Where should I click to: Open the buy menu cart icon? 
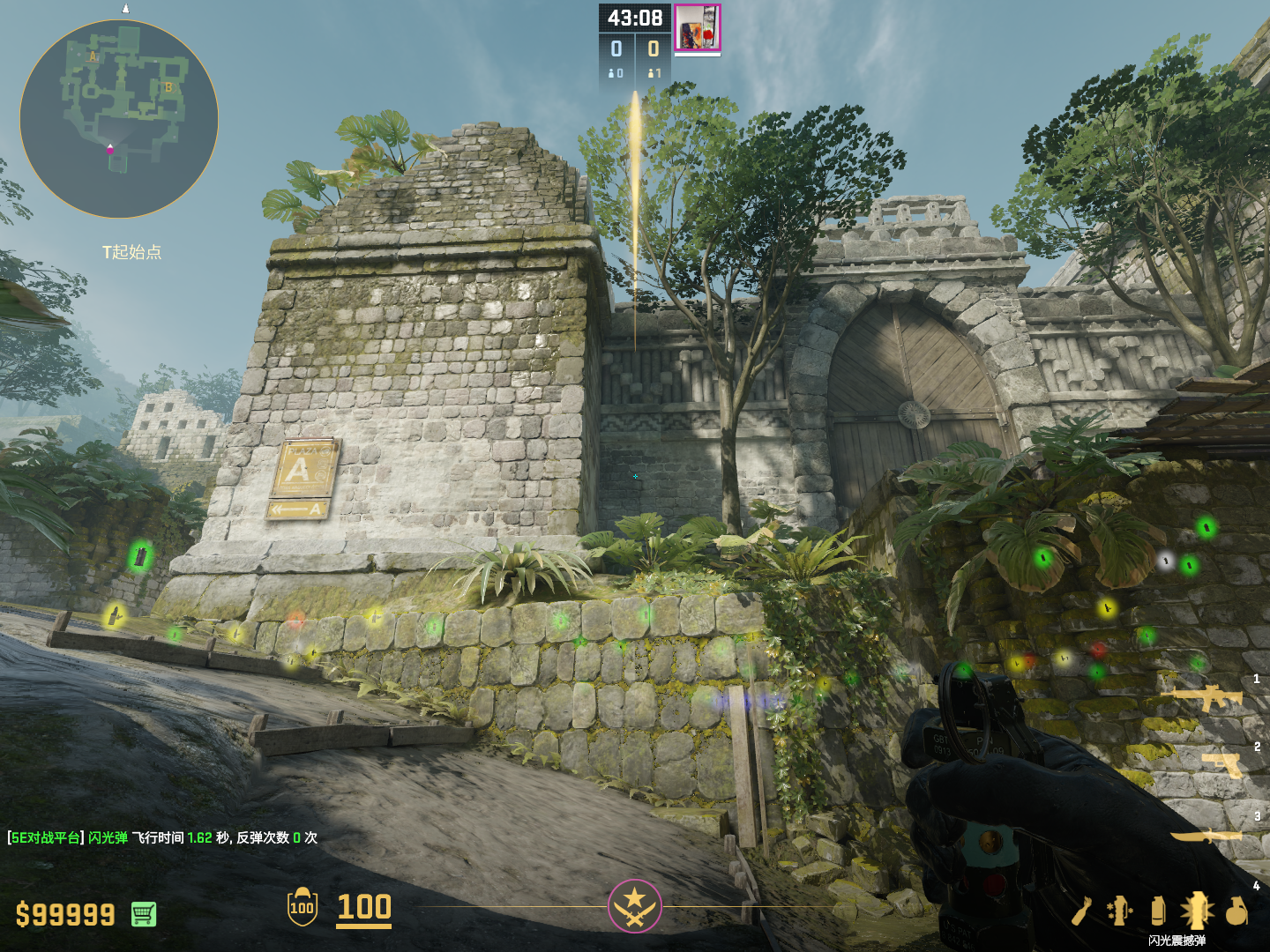[144, 914]
